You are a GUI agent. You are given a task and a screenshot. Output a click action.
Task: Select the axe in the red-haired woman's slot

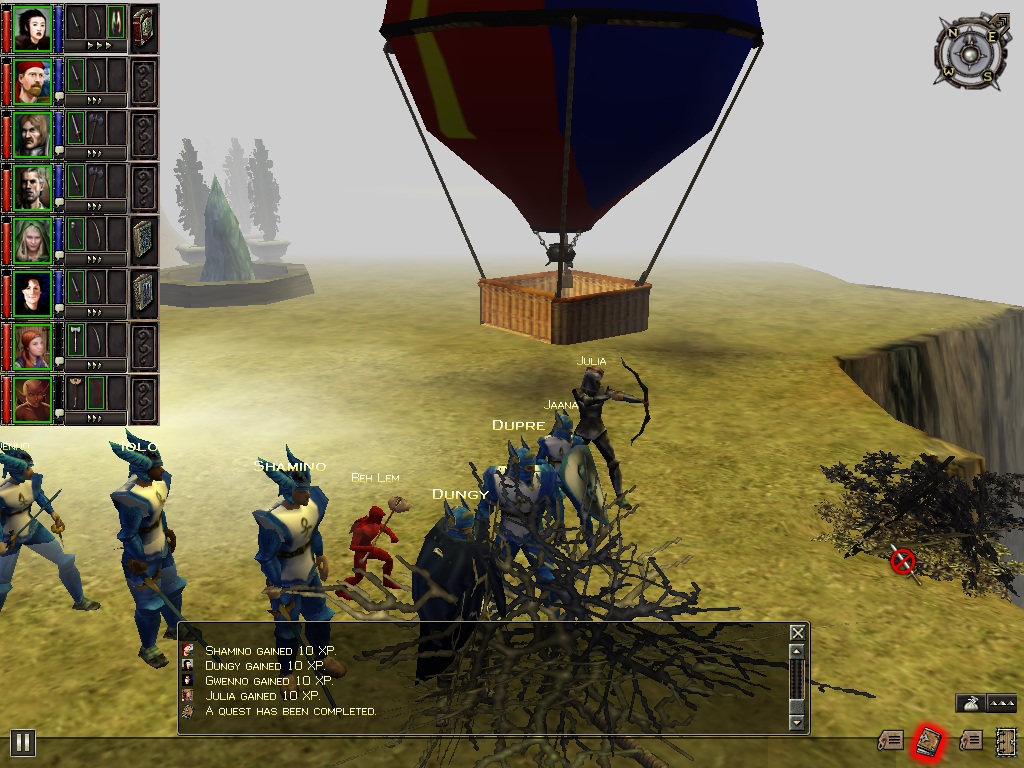click(x=76, y=340)
